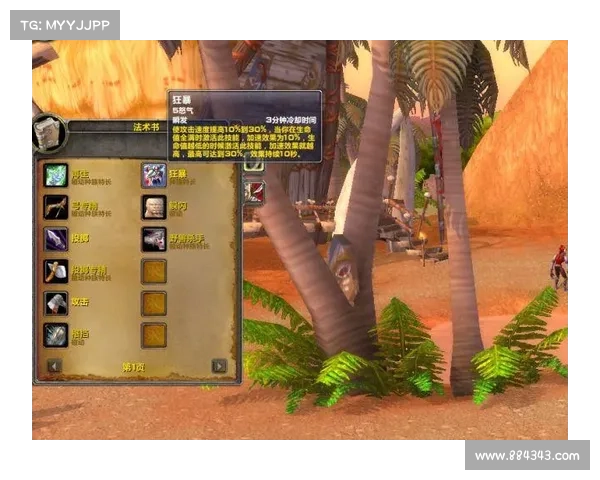Choose the Bow Specialization (弓专精) icon
The image size is (600, 480).
[55, 207]
